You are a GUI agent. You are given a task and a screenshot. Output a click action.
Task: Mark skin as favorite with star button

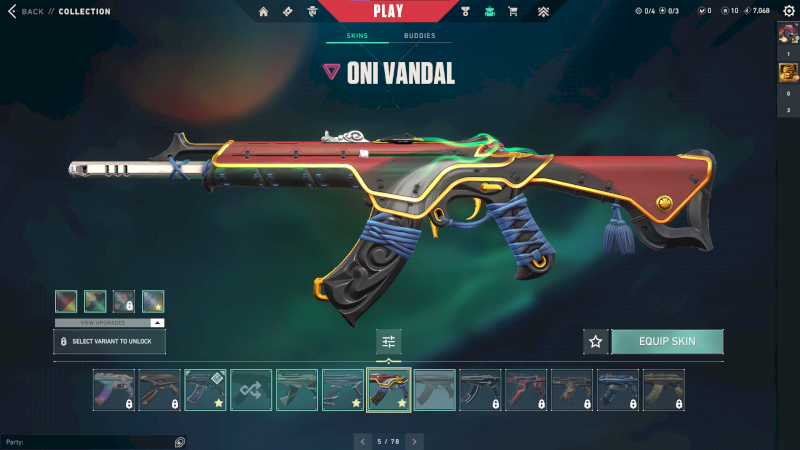point(596,342)
